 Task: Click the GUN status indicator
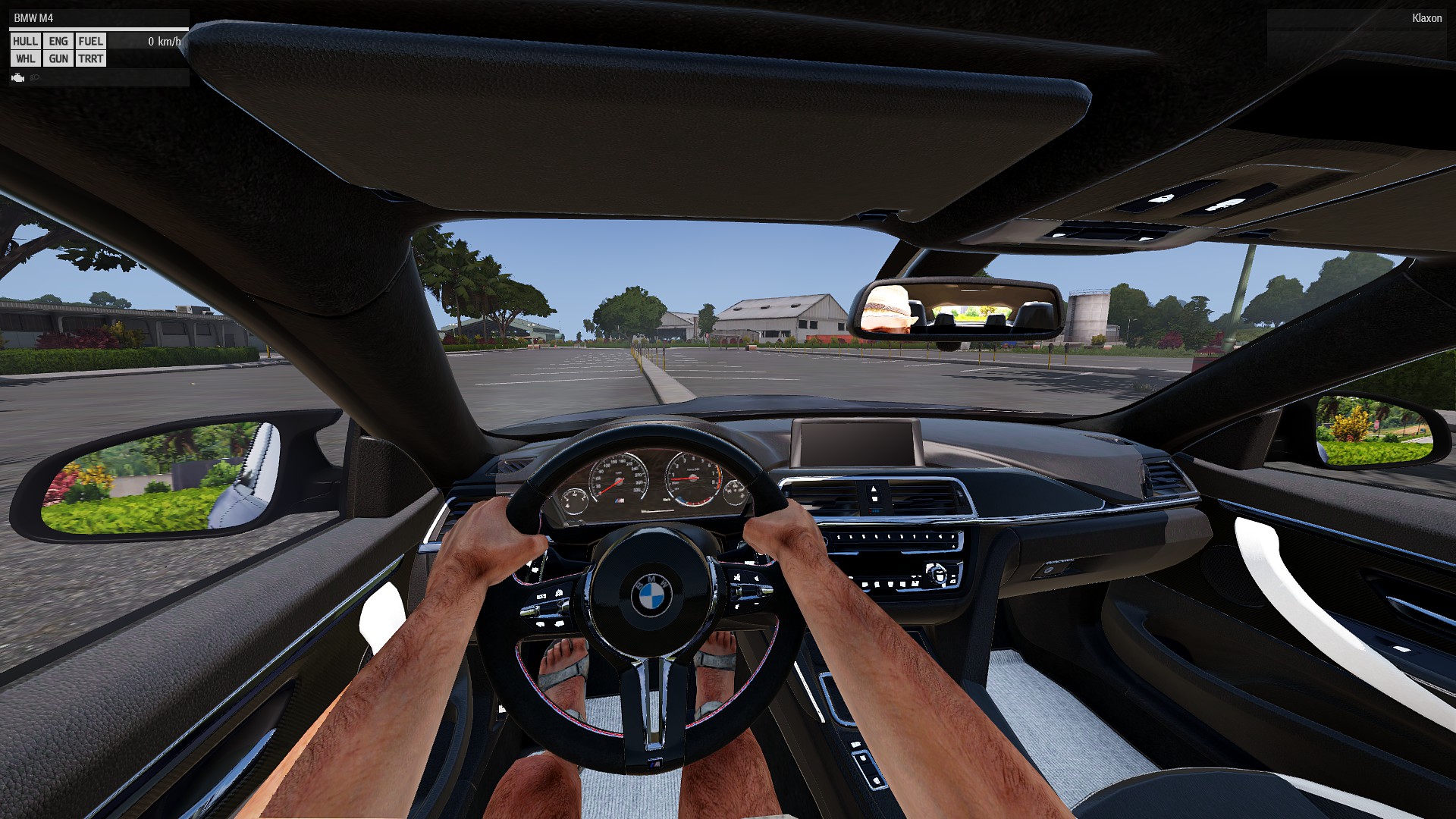pyautogui.click(x=58, y=59)
